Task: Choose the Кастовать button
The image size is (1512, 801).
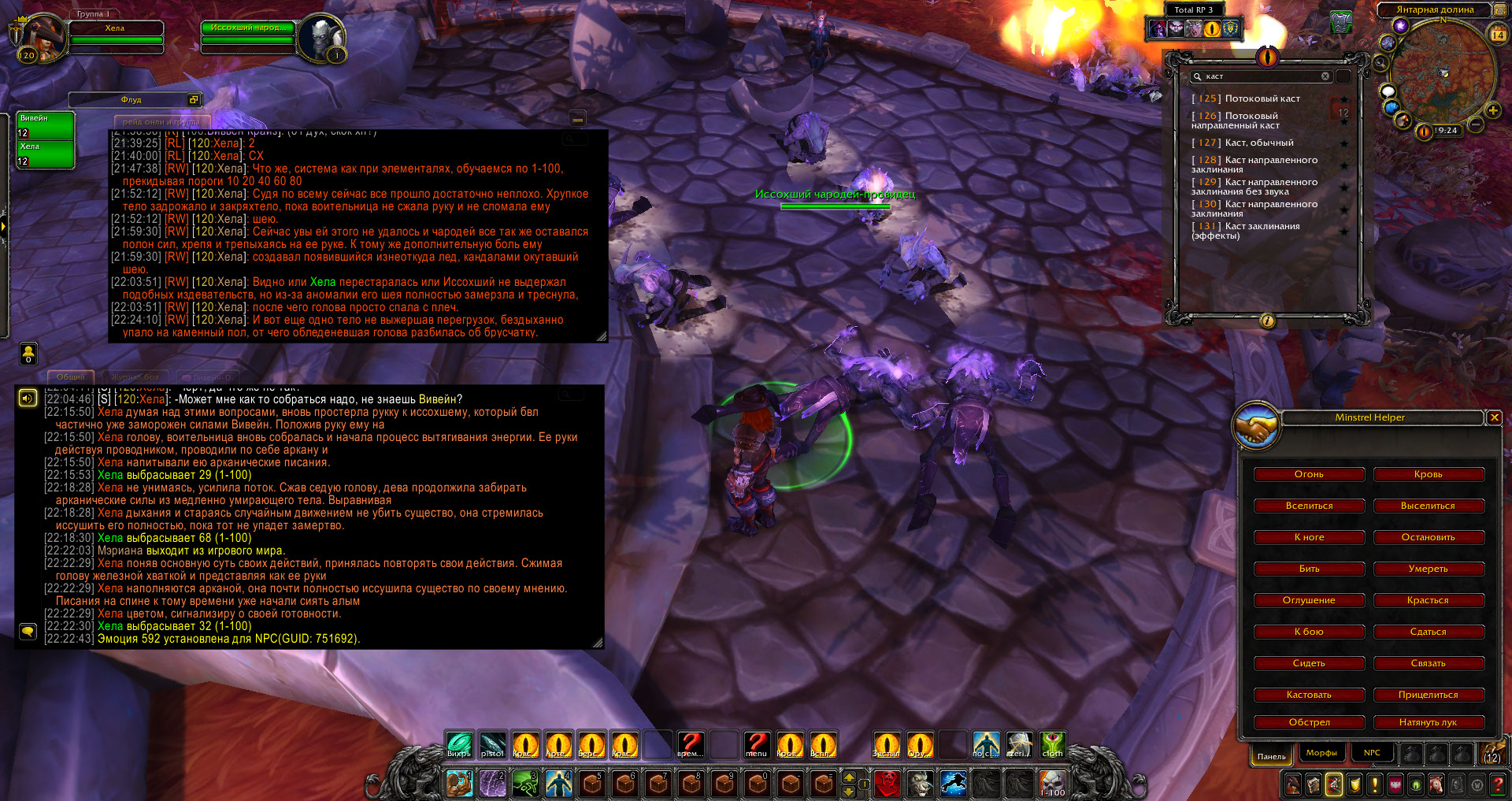Action: [x=1309, y=695]
